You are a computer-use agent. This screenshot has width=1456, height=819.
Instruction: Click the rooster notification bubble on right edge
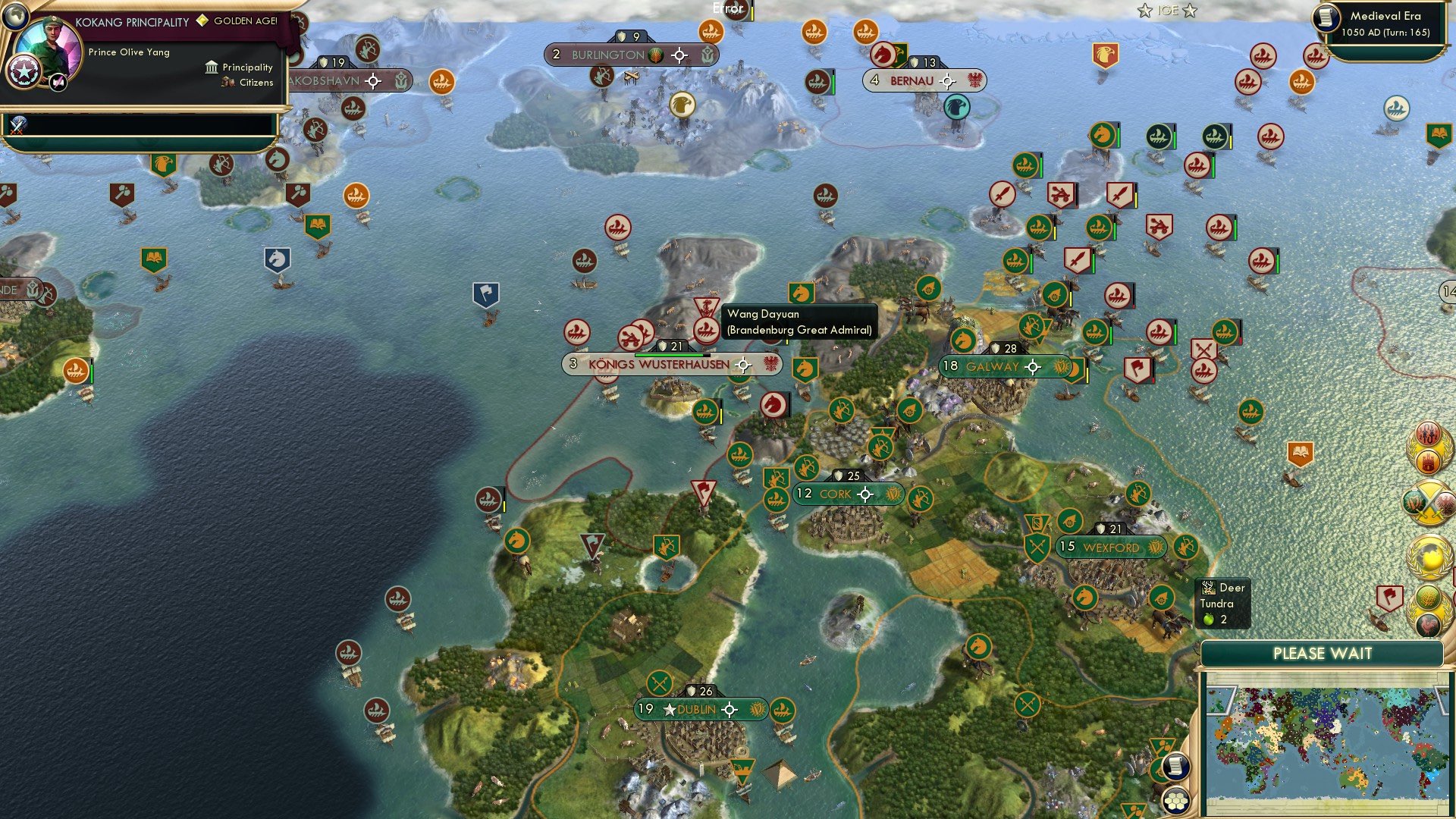coord(1429,623)
